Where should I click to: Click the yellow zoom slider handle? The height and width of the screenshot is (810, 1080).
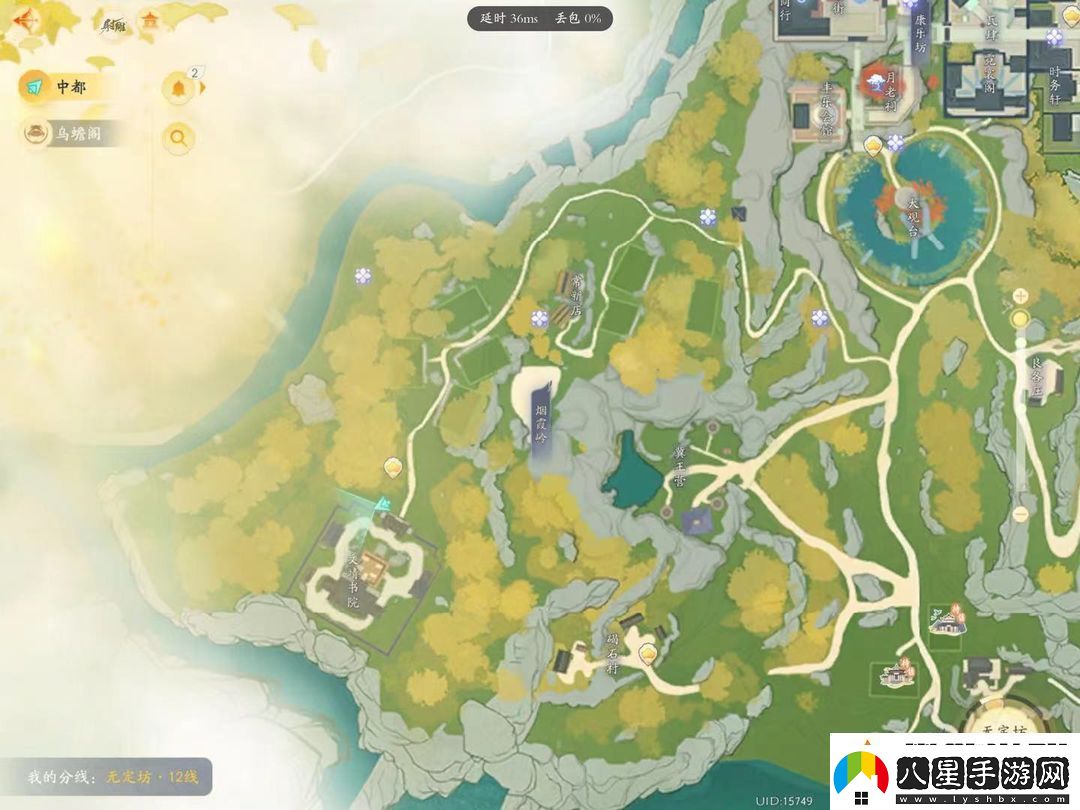click(1020, 319)
